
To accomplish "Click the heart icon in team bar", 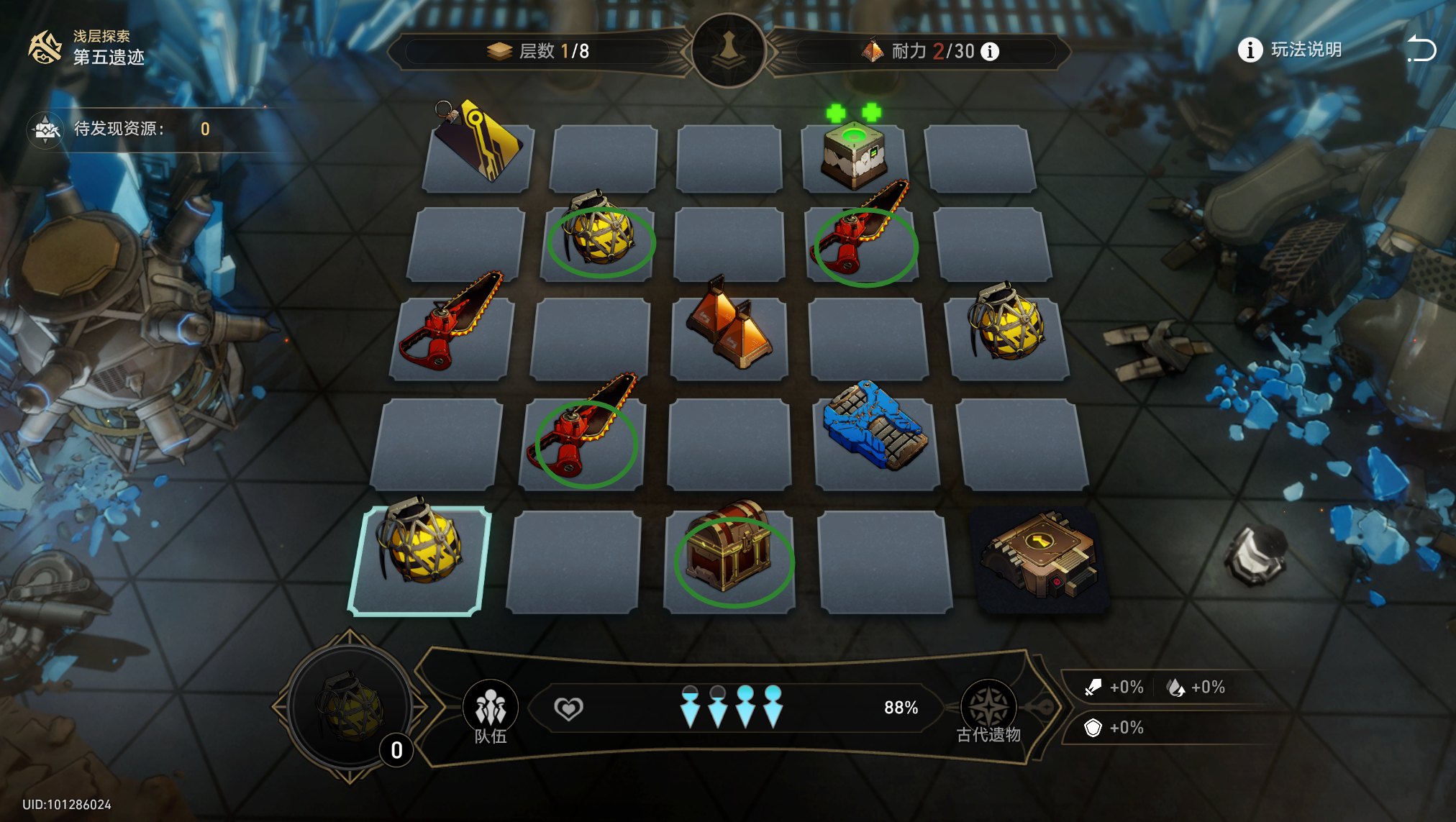I will point(568,709).
